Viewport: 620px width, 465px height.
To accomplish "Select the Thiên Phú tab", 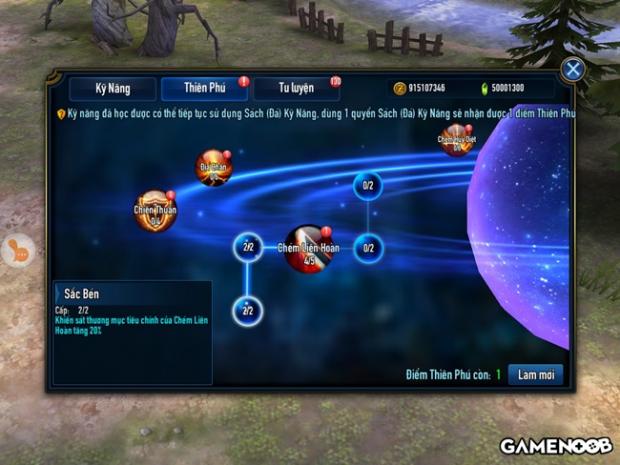I will [x=204, y=89].
